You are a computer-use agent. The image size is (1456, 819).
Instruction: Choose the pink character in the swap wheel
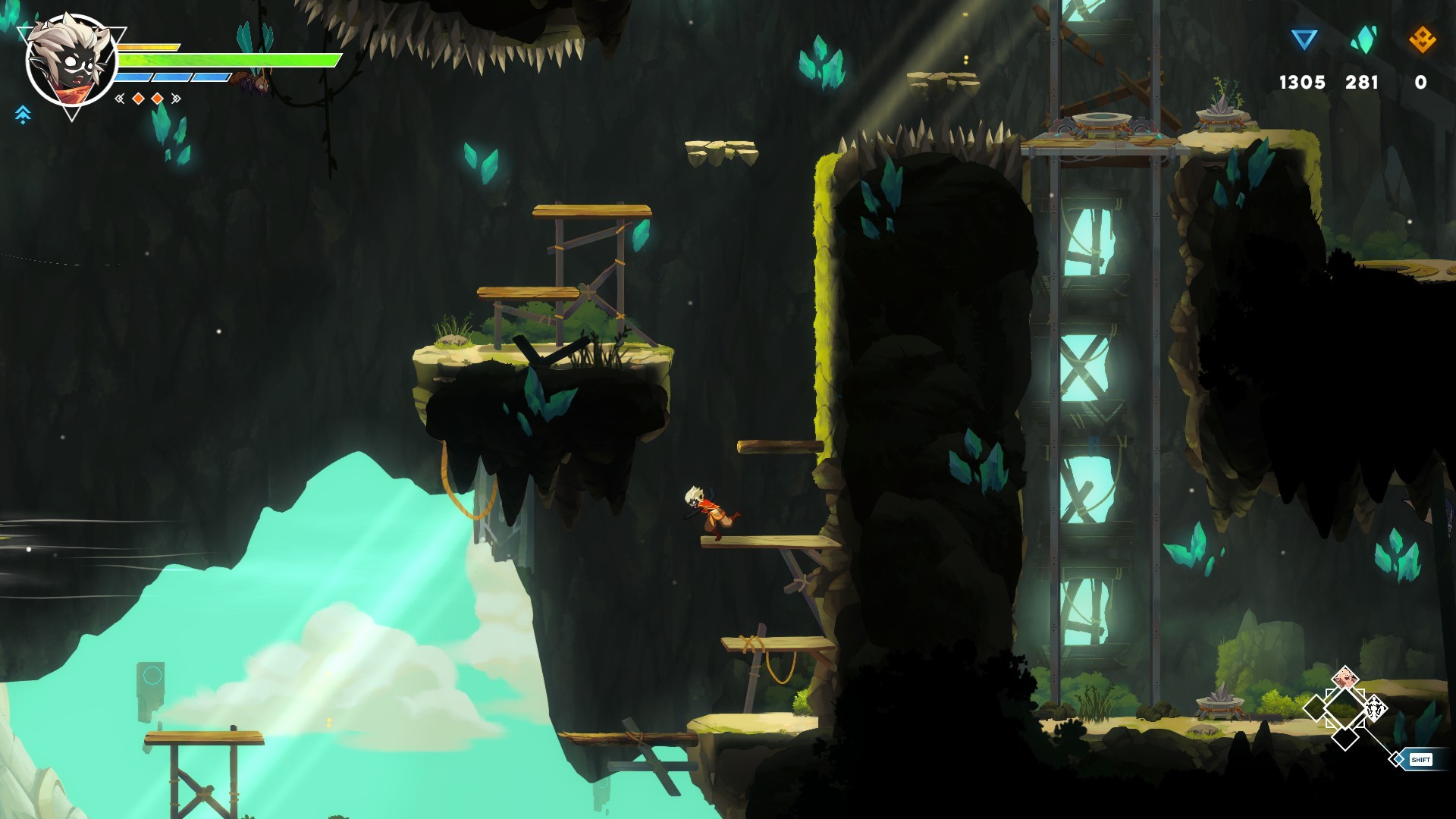pyautogui.click(x=1345, y=678)
